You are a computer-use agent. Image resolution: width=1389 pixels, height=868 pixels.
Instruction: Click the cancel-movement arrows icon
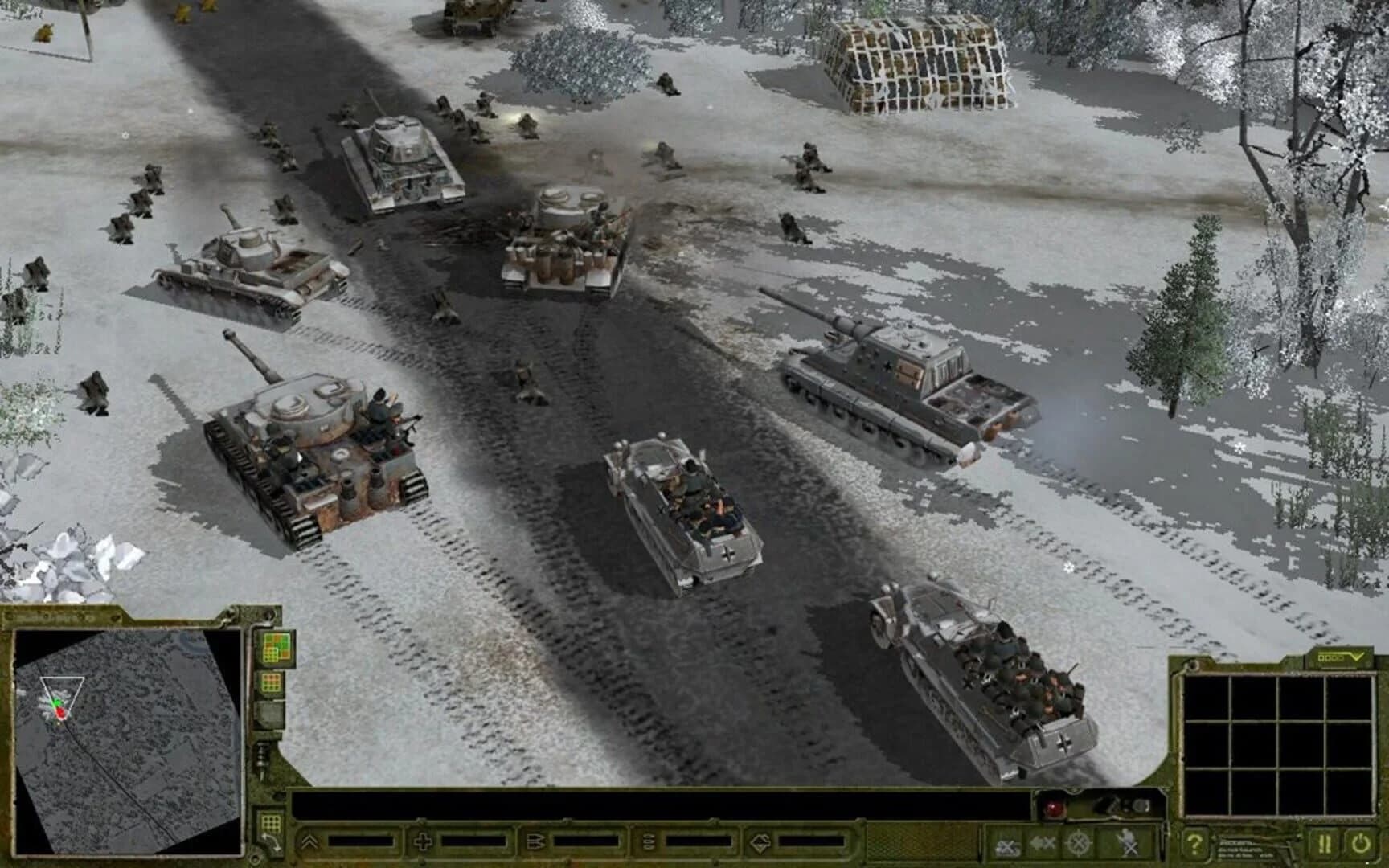[x=1042, y=841]
